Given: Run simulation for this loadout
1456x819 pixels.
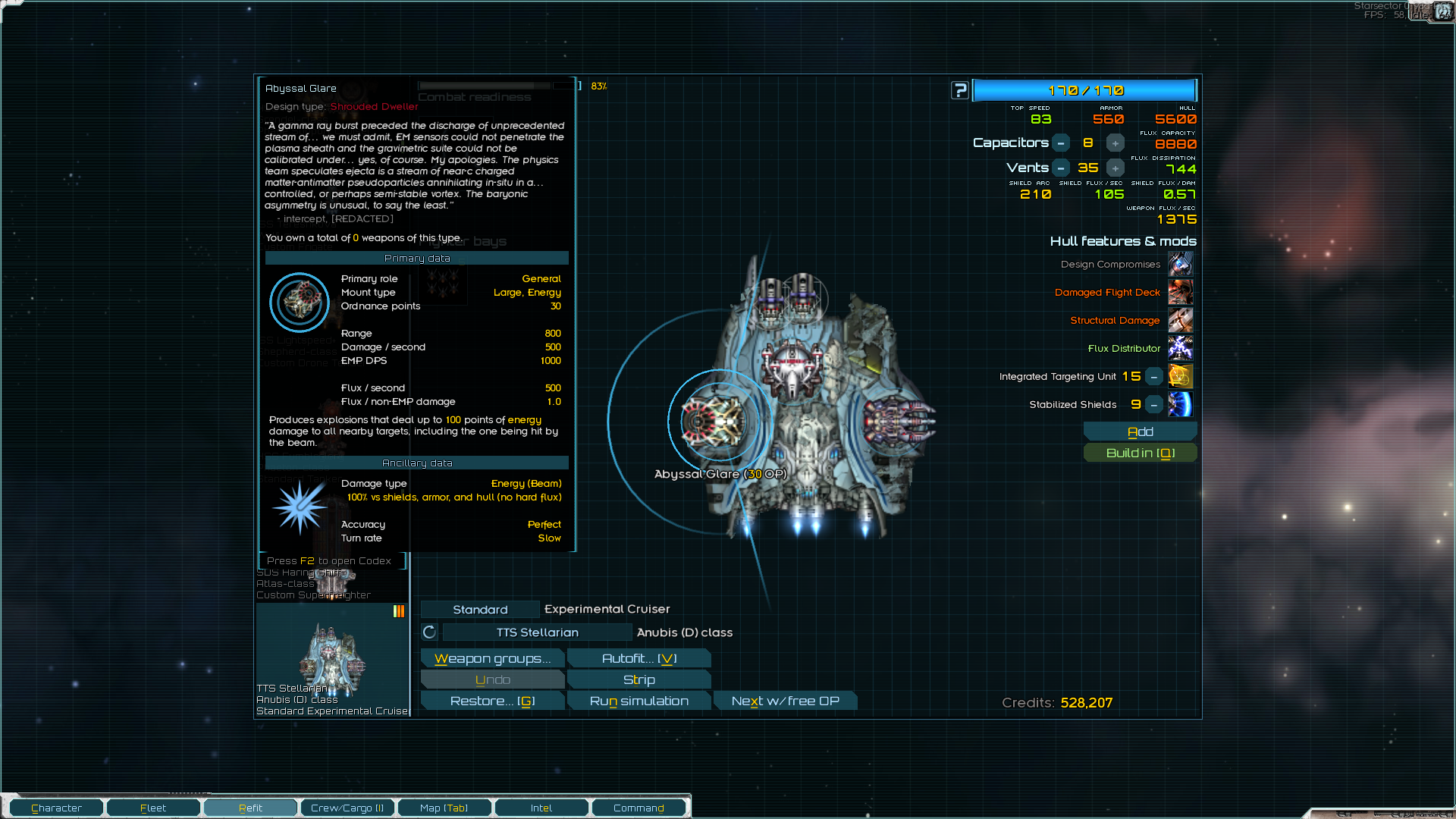Looking at the screenshot, I should [x=639, y=701].
